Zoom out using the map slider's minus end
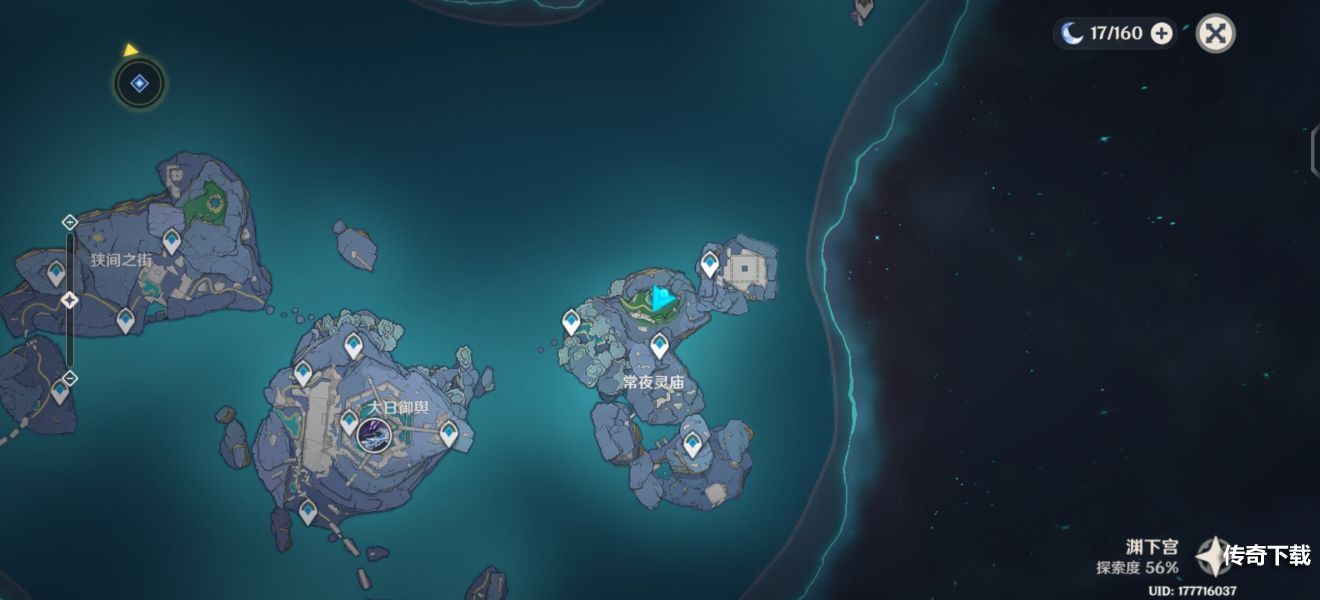This screenshot has width=1320, height=600. point(69,377)
